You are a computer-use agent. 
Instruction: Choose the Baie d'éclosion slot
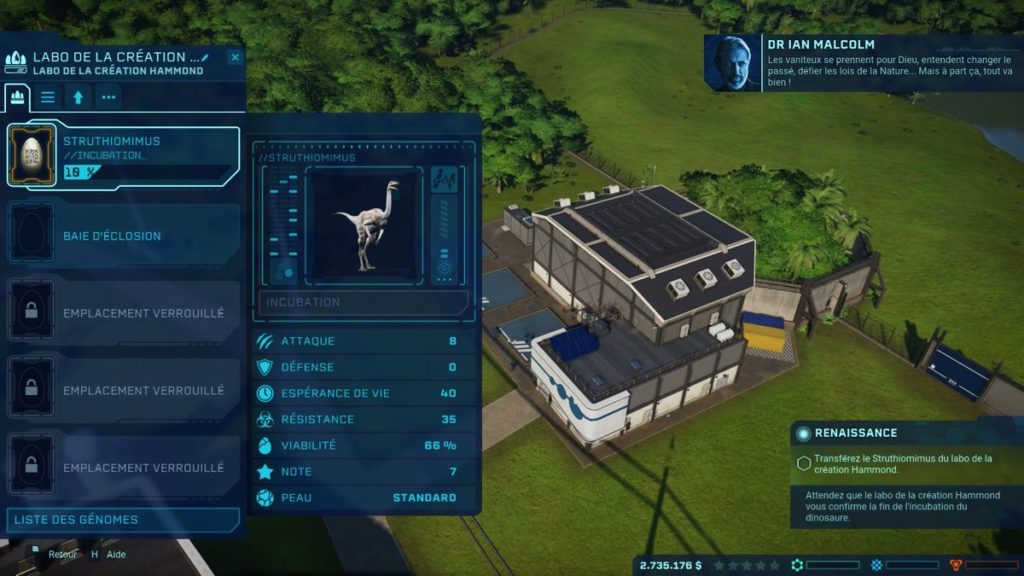[123, 236]
